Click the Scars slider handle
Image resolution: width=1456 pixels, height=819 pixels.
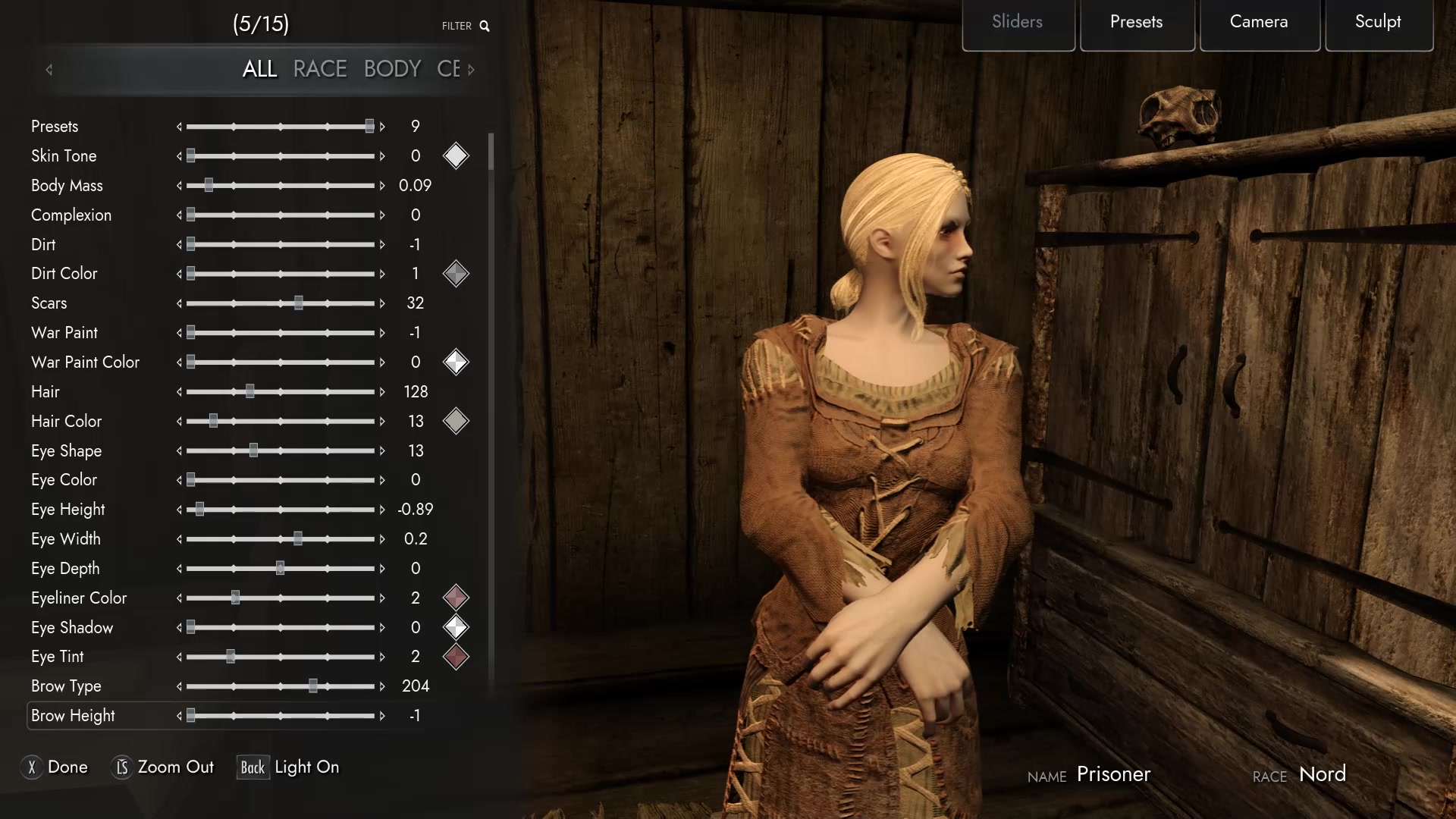298,303
